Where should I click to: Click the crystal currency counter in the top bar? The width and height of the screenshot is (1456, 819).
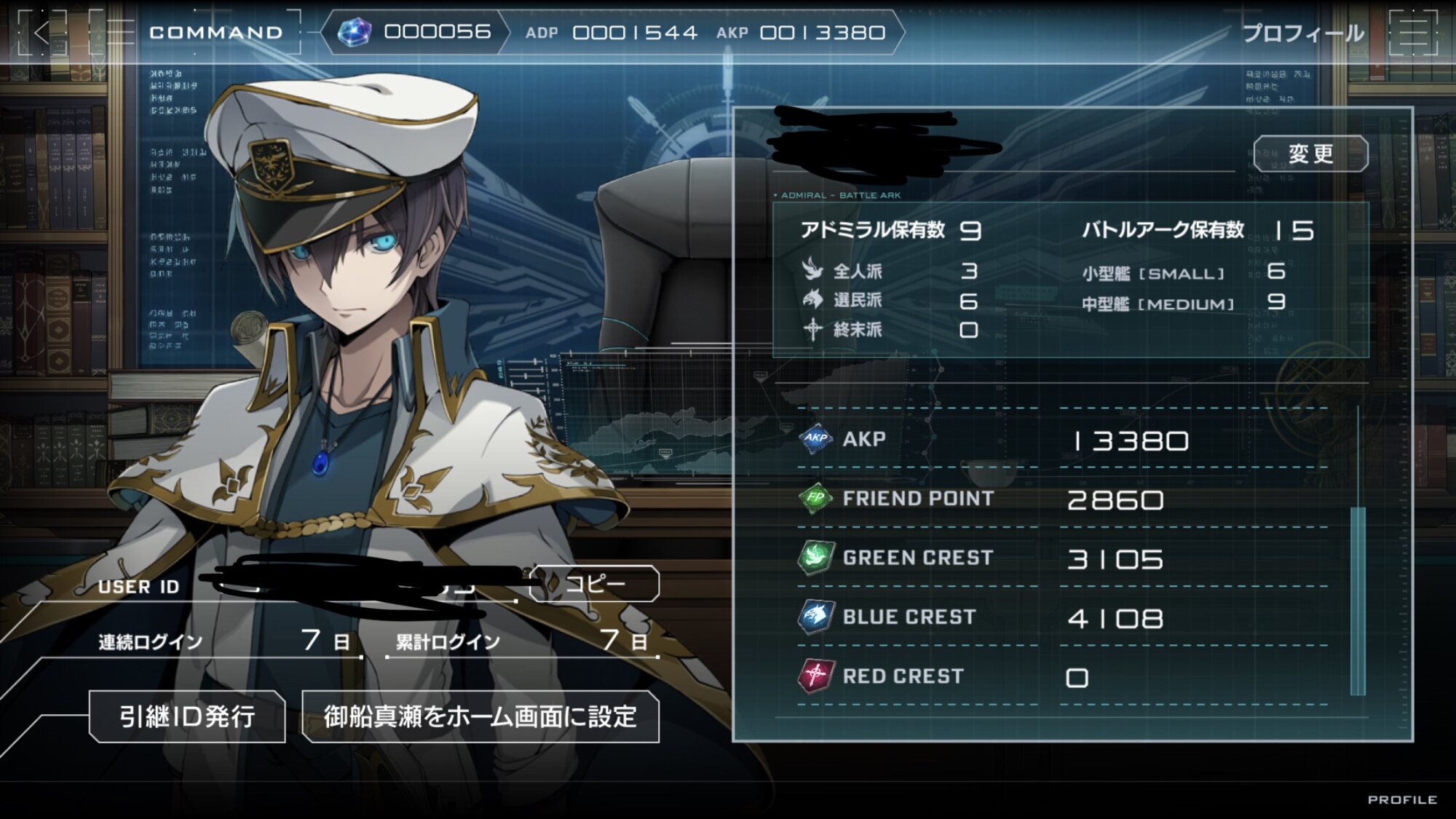[415, 32]
